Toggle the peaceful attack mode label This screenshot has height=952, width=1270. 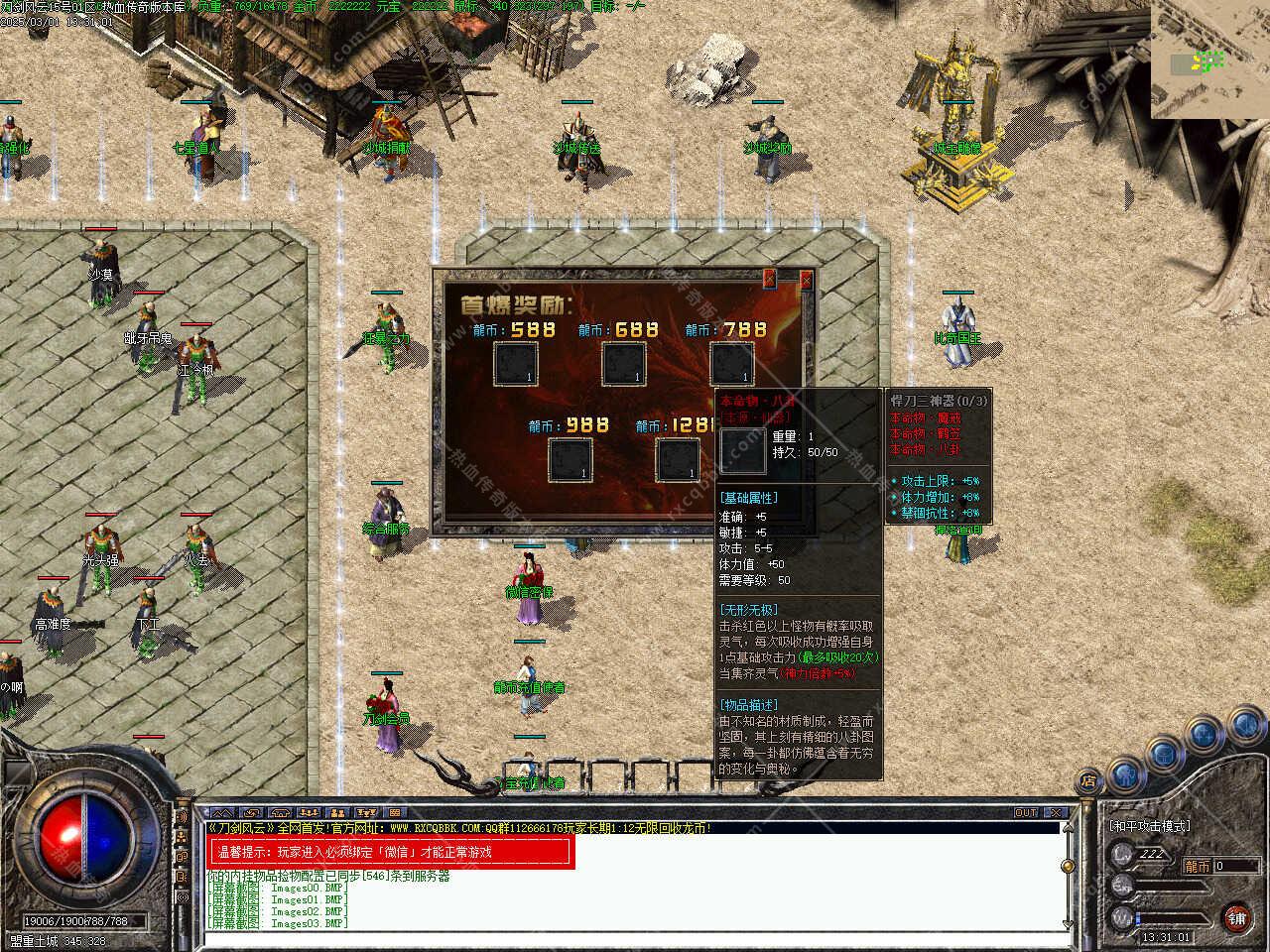(x=1149, y=826)
